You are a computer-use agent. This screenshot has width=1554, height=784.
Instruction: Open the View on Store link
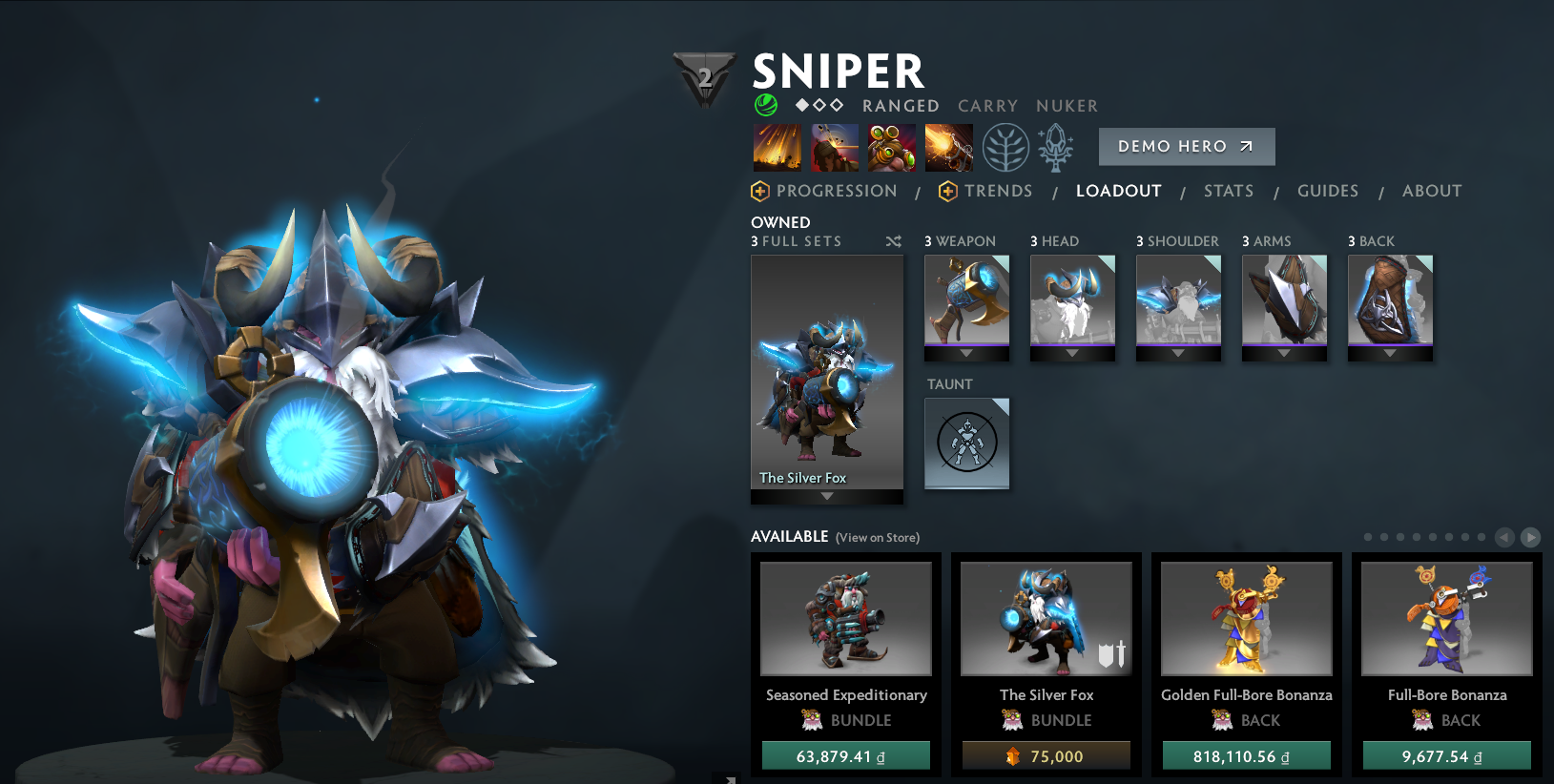pyautogui.click(x=877, y=537)
